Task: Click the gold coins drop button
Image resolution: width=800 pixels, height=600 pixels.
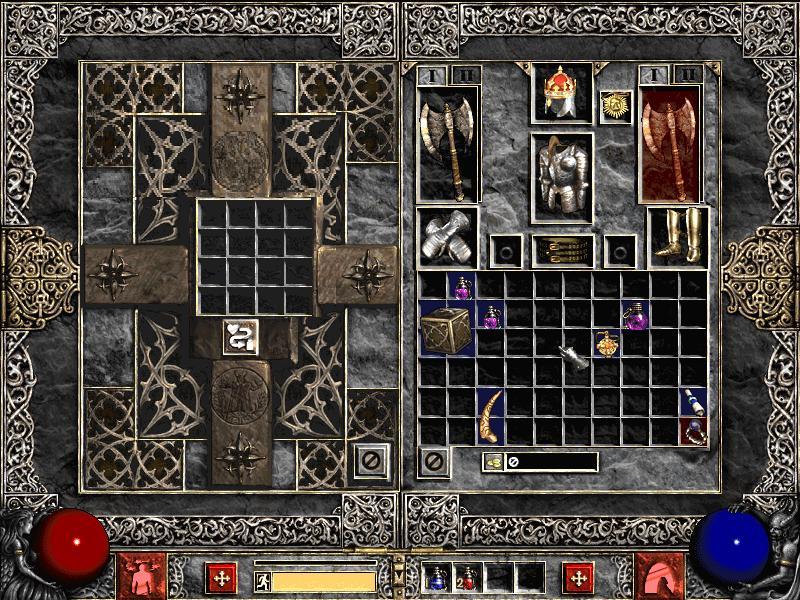Action: 493,461
